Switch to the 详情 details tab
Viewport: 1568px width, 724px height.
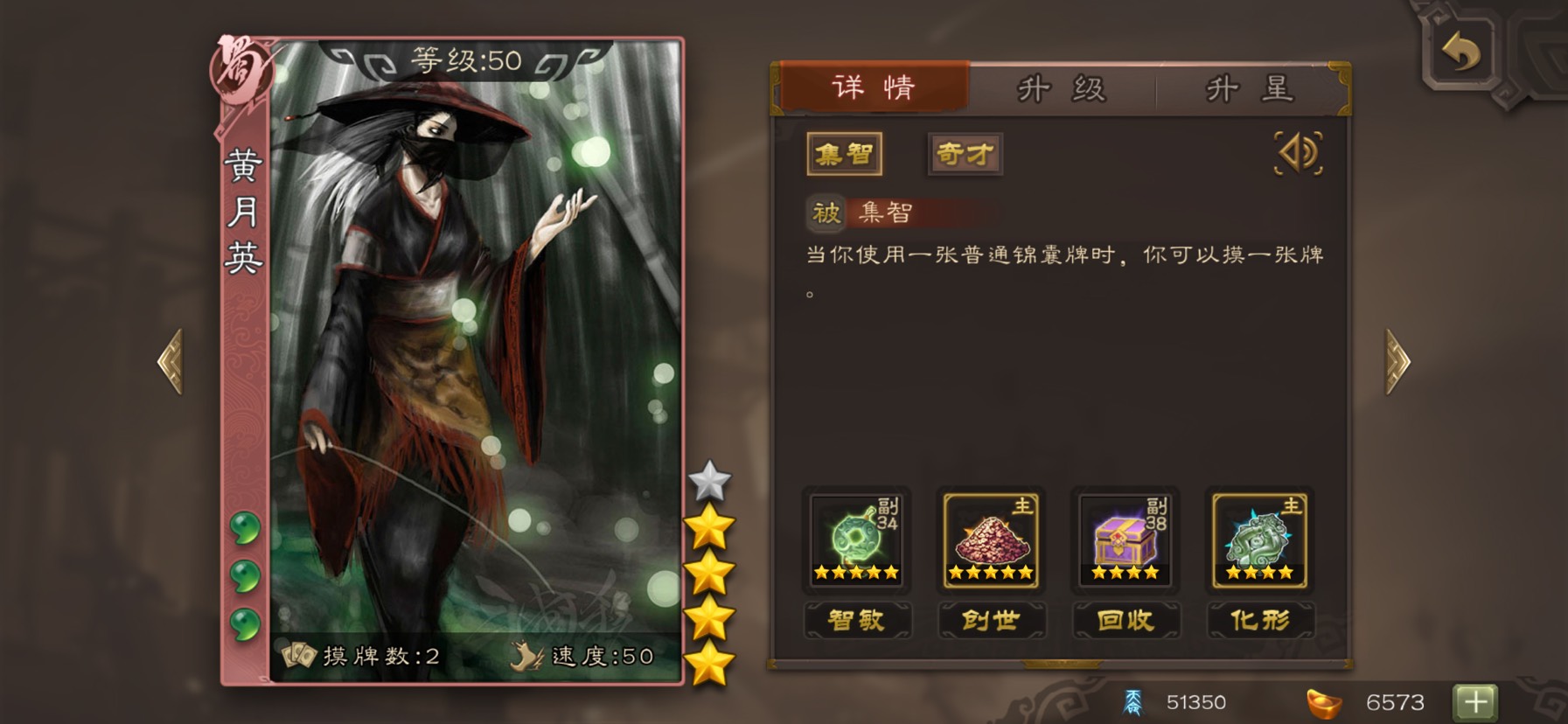click(x=873, y=87)
